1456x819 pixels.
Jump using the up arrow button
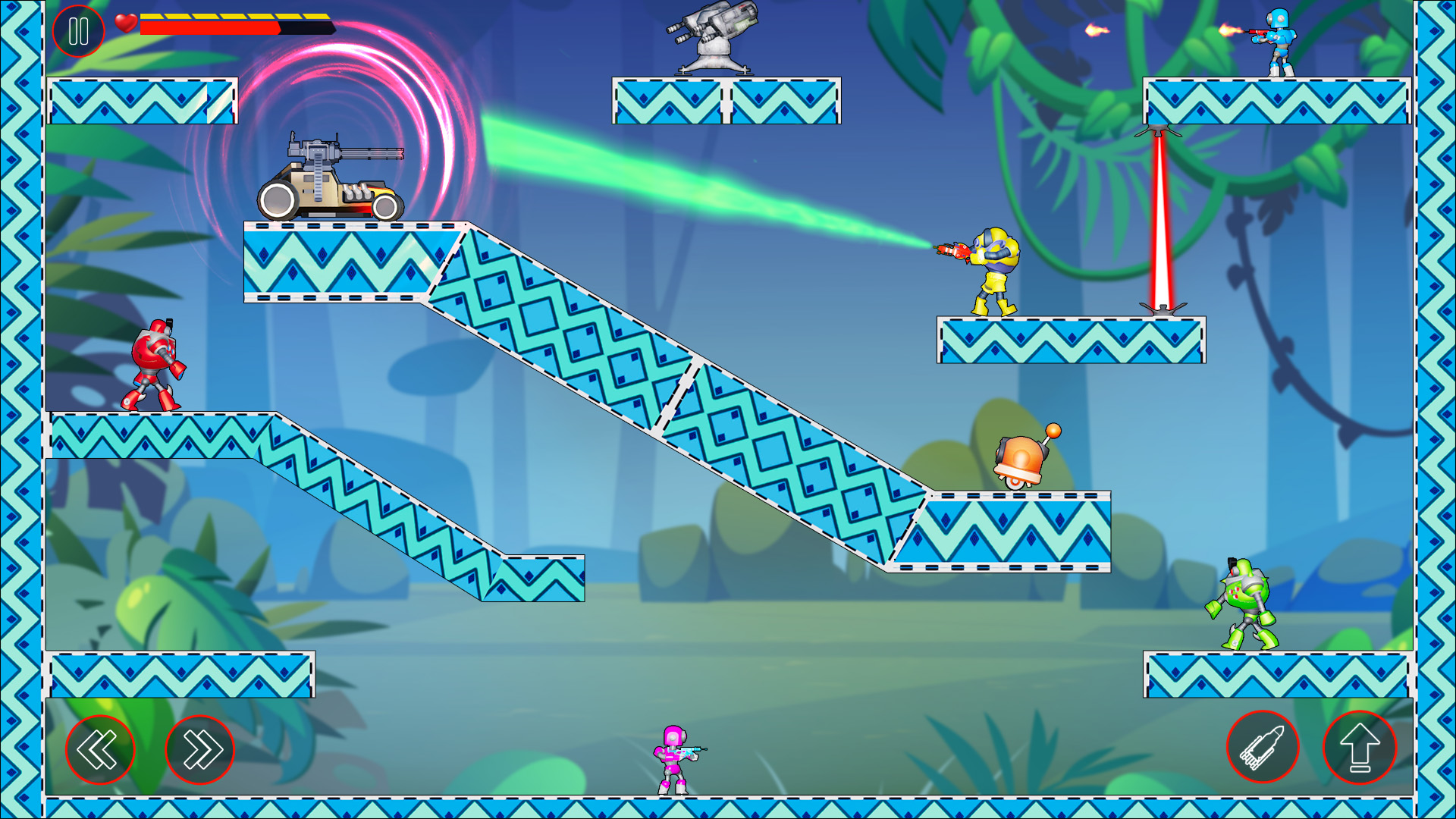click(1360, 747)
